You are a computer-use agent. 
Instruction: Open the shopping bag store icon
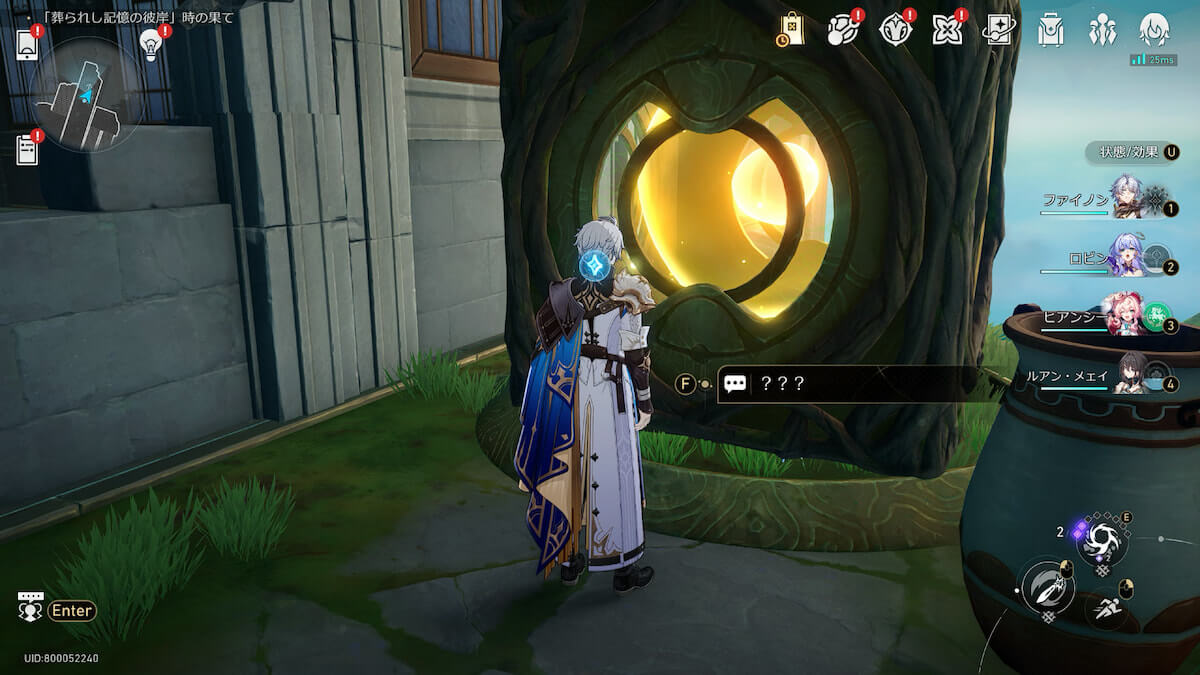pyautogui.click(x=791, y=30)
